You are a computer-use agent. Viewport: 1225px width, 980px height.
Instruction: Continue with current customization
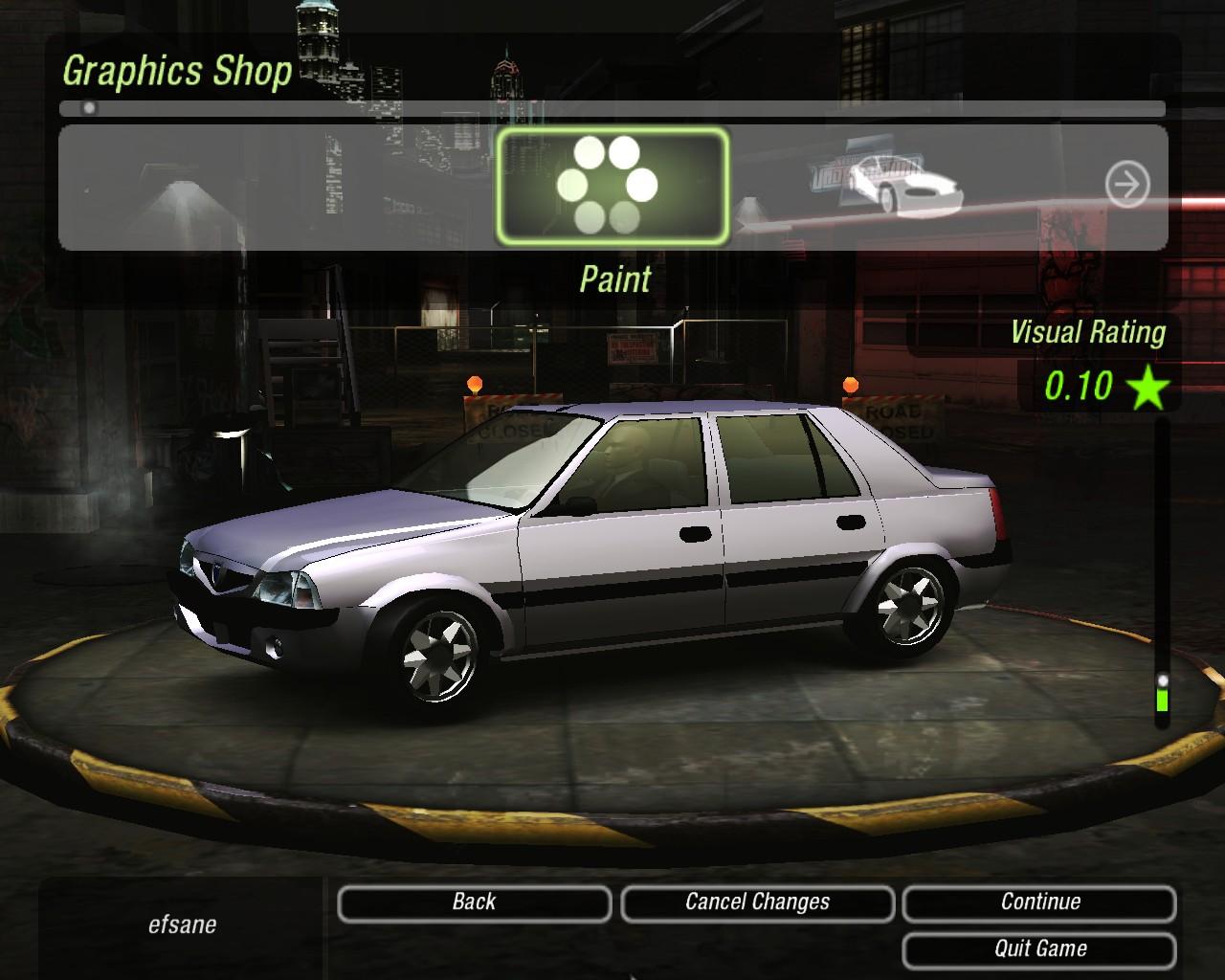(x=1039, y=902)
